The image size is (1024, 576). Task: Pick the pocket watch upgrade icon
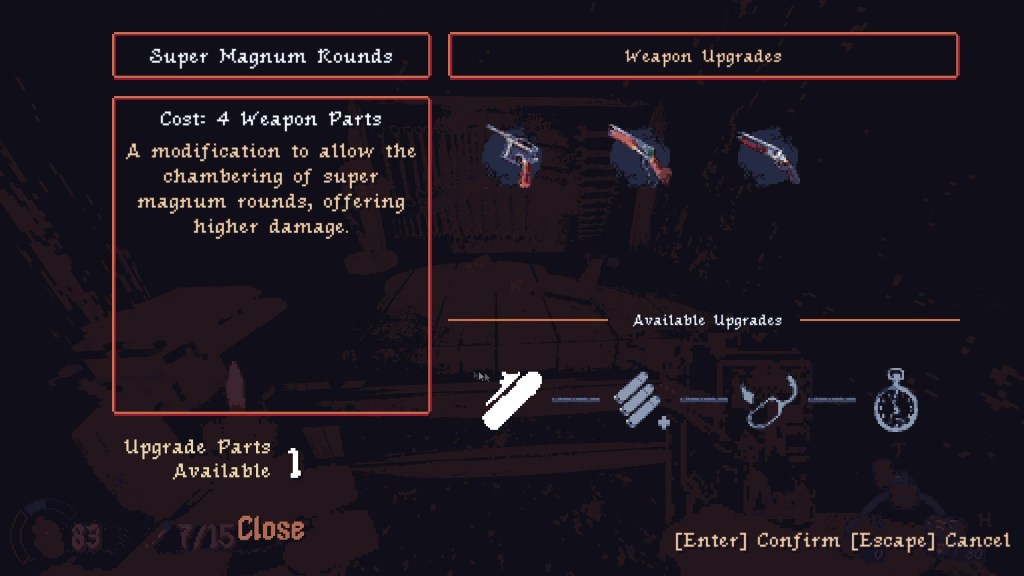pos(895,400)
